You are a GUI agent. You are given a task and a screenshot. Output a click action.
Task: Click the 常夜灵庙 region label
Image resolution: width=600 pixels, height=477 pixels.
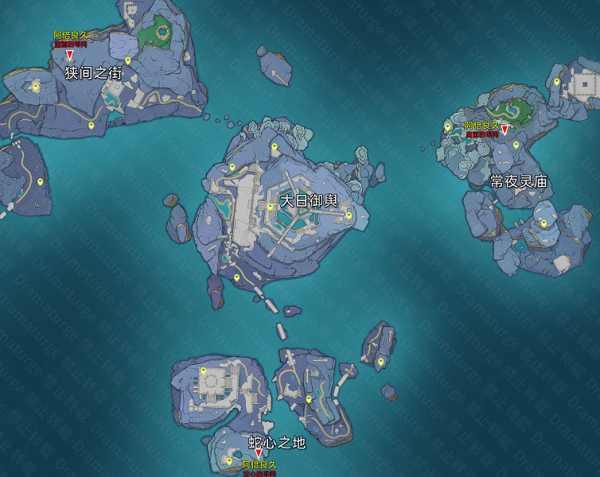(x=520, y=181)
